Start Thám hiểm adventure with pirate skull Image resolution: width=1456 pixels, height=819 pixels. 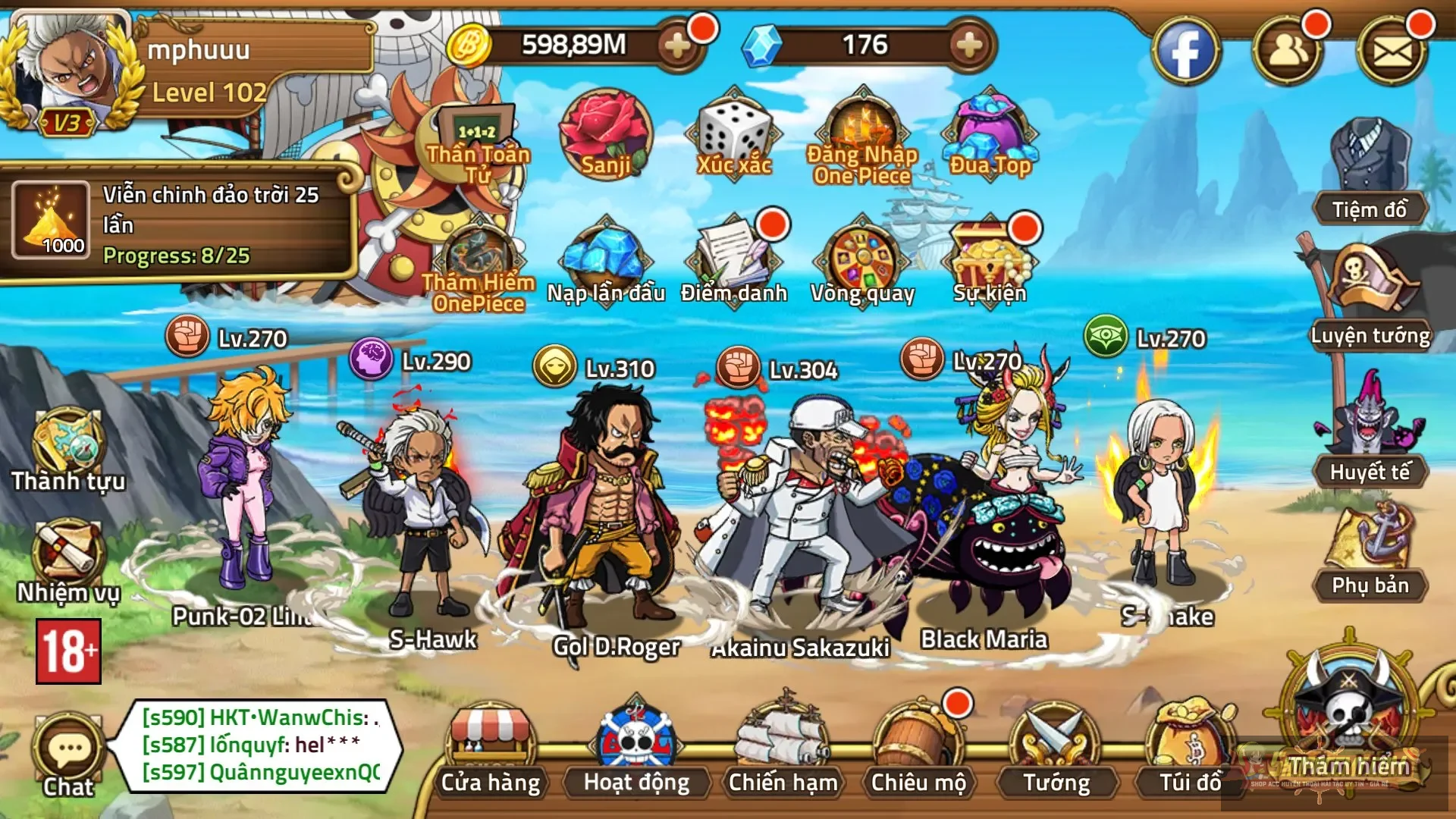point(1350,713)
